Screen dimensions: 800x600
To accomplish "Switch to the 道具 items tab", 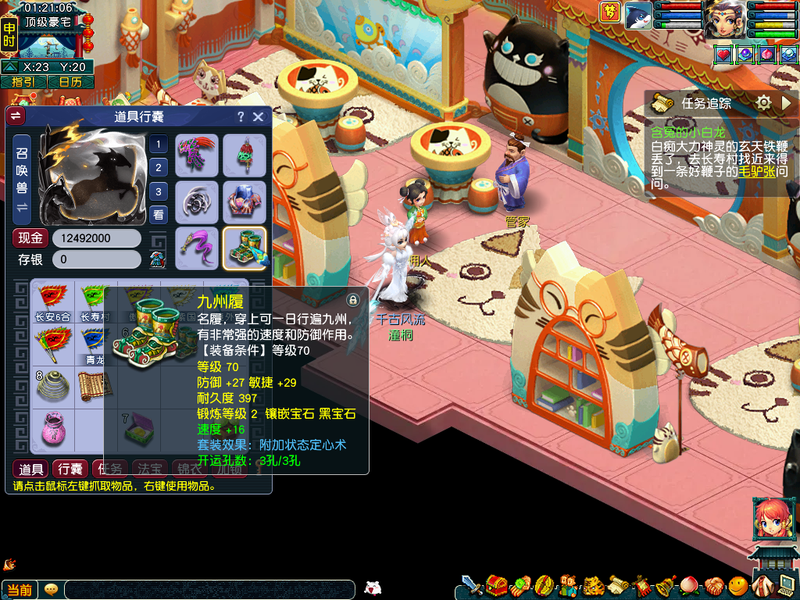I will pyautogui.click(x=31, y=468).
